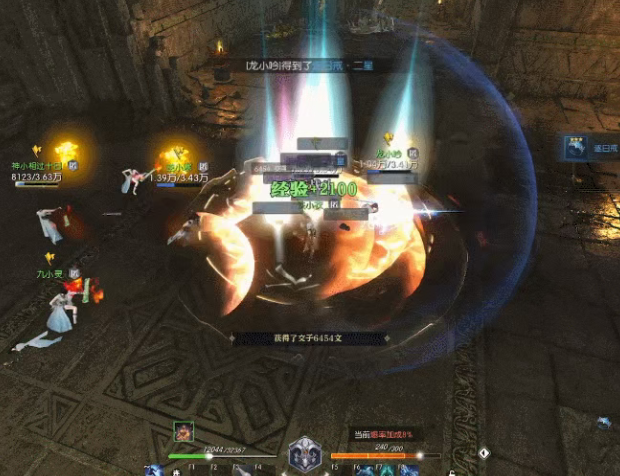Open the 逐日戒 ring loot notification icon
620x476 pixels.
[x=576, y=147]
